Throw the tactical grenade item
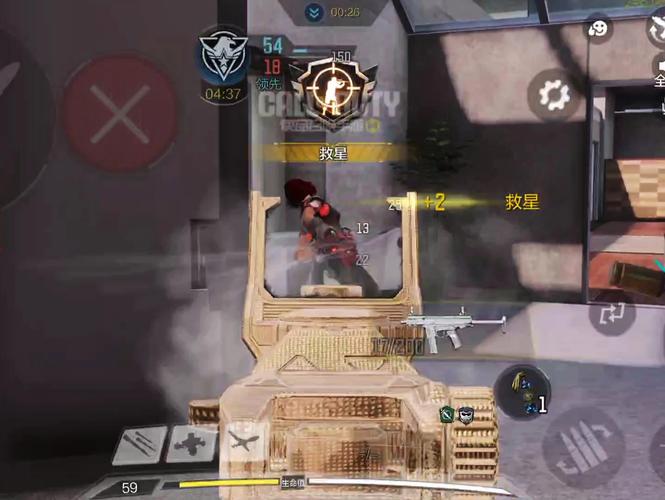Viewport: 665px width, 500px height. 521,391
